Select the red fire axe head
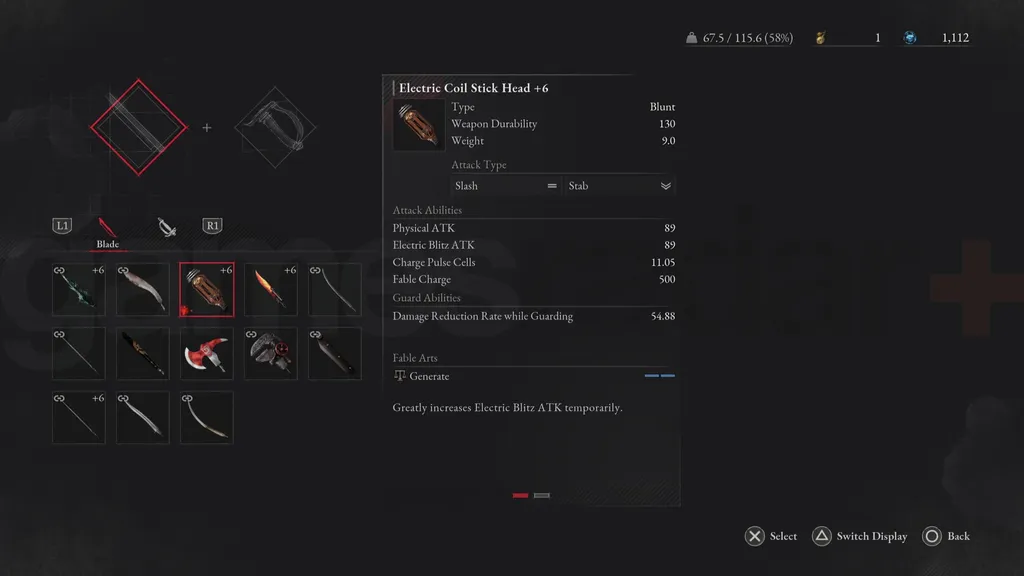This screenshot has height=576, width=1024. click(207, 354)
